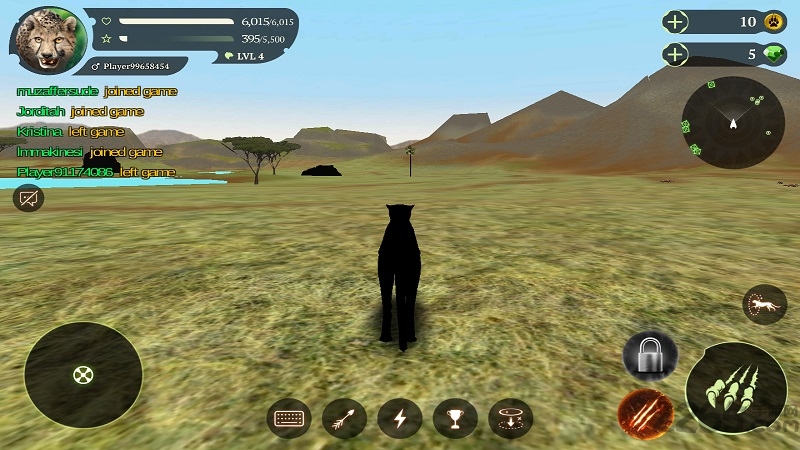
Task: Tap the virtual movement joystick
Action: point(83,375)
